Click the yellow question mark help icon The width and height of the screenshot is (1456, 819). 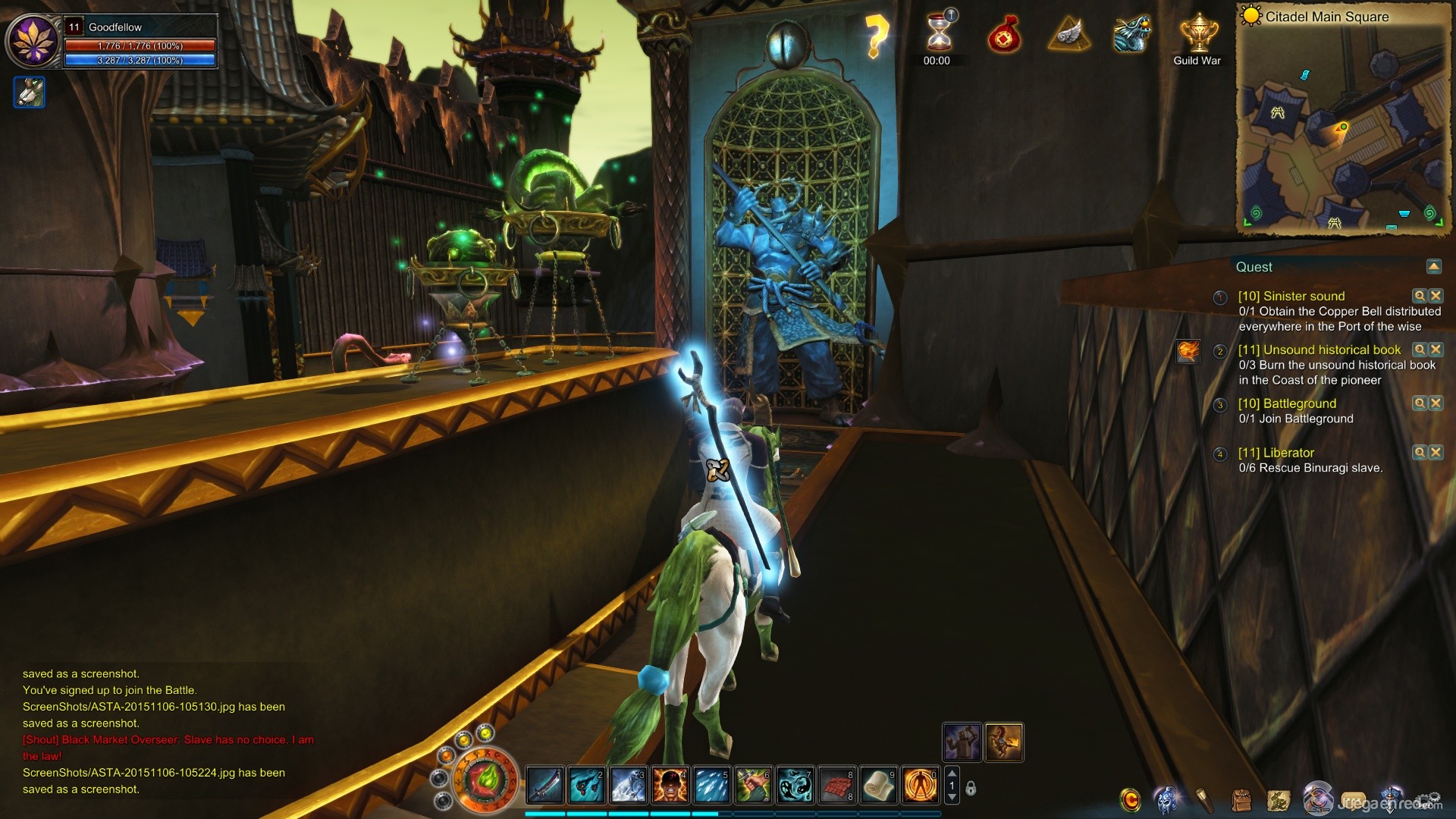coord(876,36)
